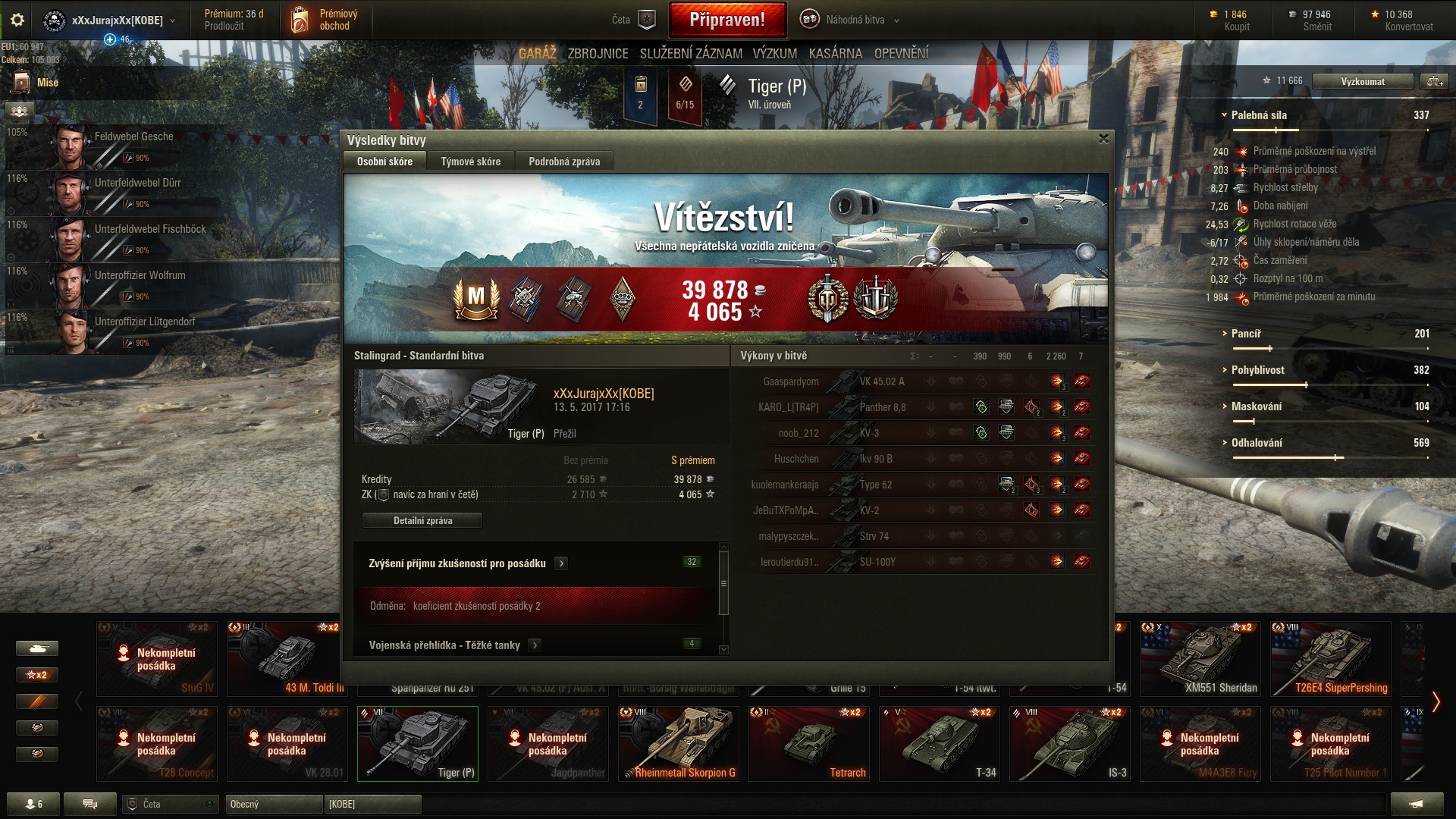Open SLUŽEBNÍ ZÁZNAM from top menu
Screen dimensions: 1456x819
[x=690, y=54]
